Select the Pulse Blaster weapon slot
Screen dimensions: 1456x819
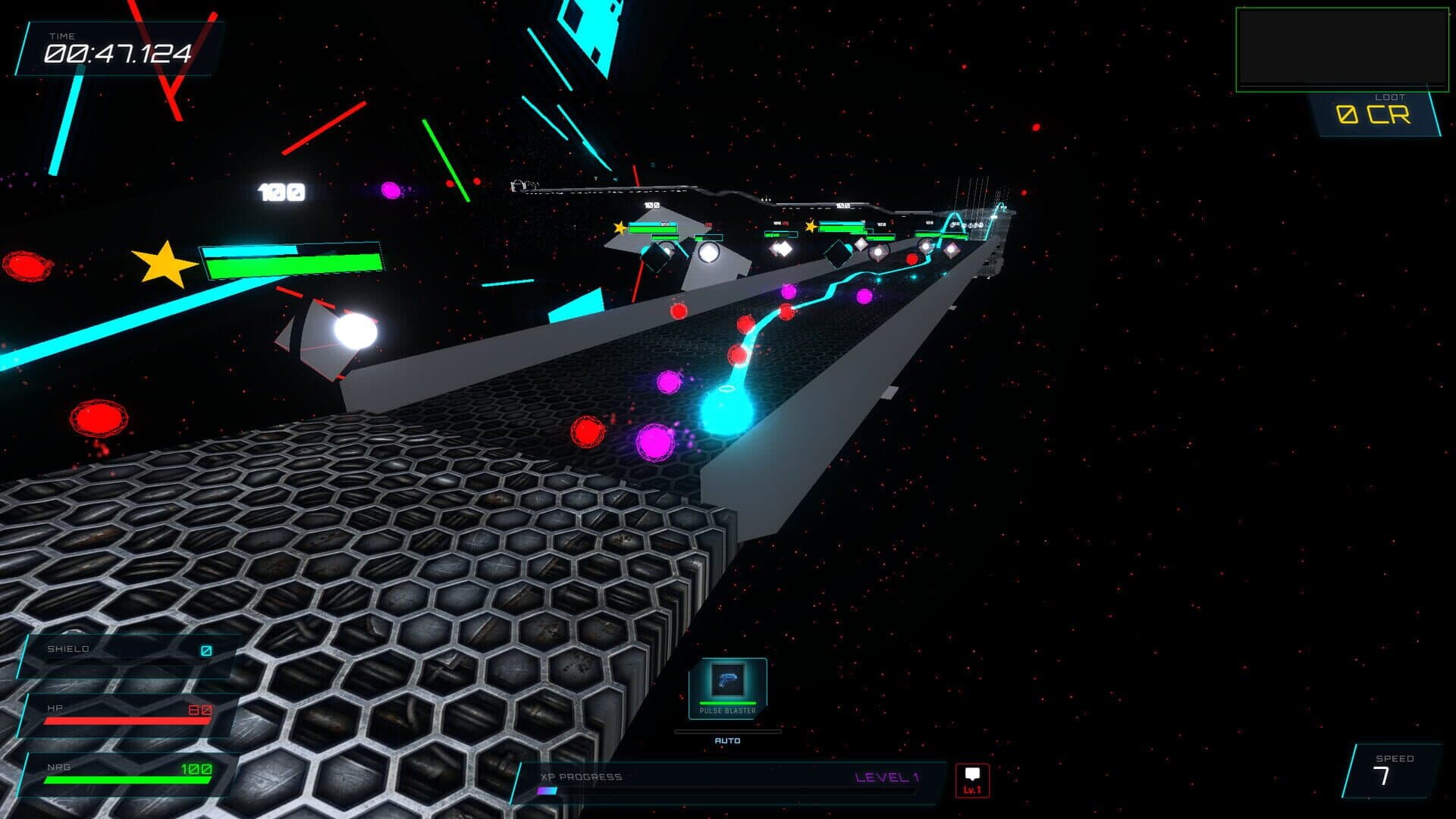[727, 686]
